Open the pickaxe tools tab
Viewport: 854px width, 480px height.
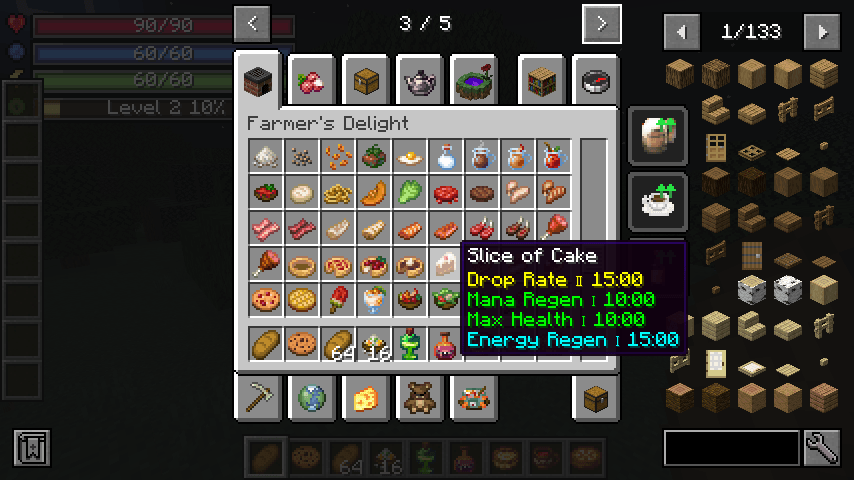[258, 397]
